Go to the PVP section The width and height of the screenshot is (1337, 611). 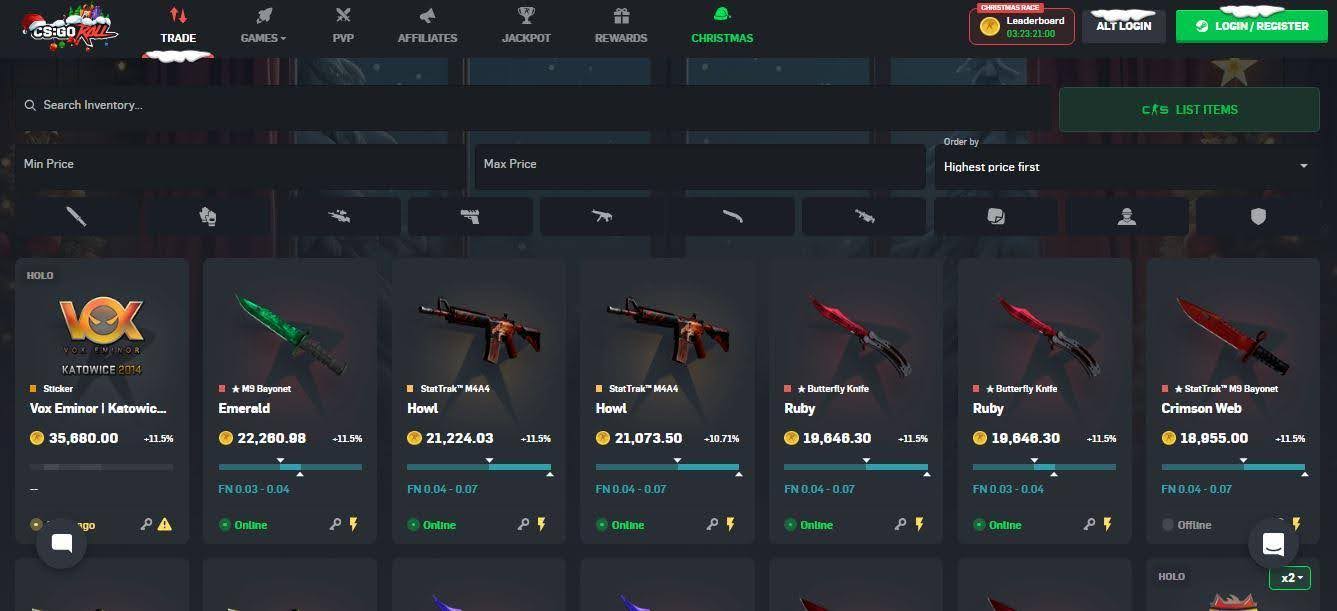coord(343,27)
